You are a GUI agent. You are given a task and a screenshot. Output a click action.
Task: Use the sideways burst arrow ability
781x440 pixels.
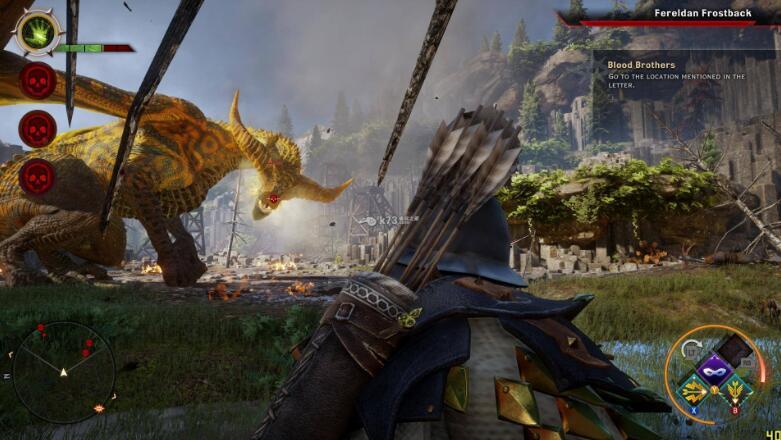click(x=692, y=390)
